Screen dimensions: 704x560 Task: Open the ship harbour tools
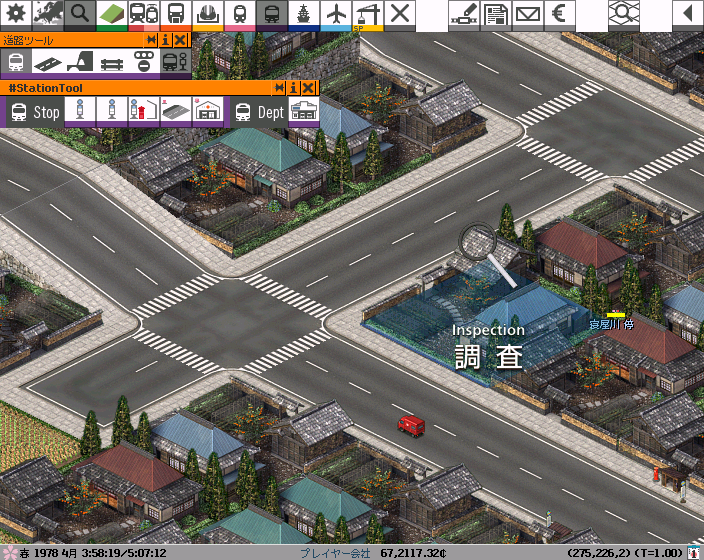(x=304, y=14)
